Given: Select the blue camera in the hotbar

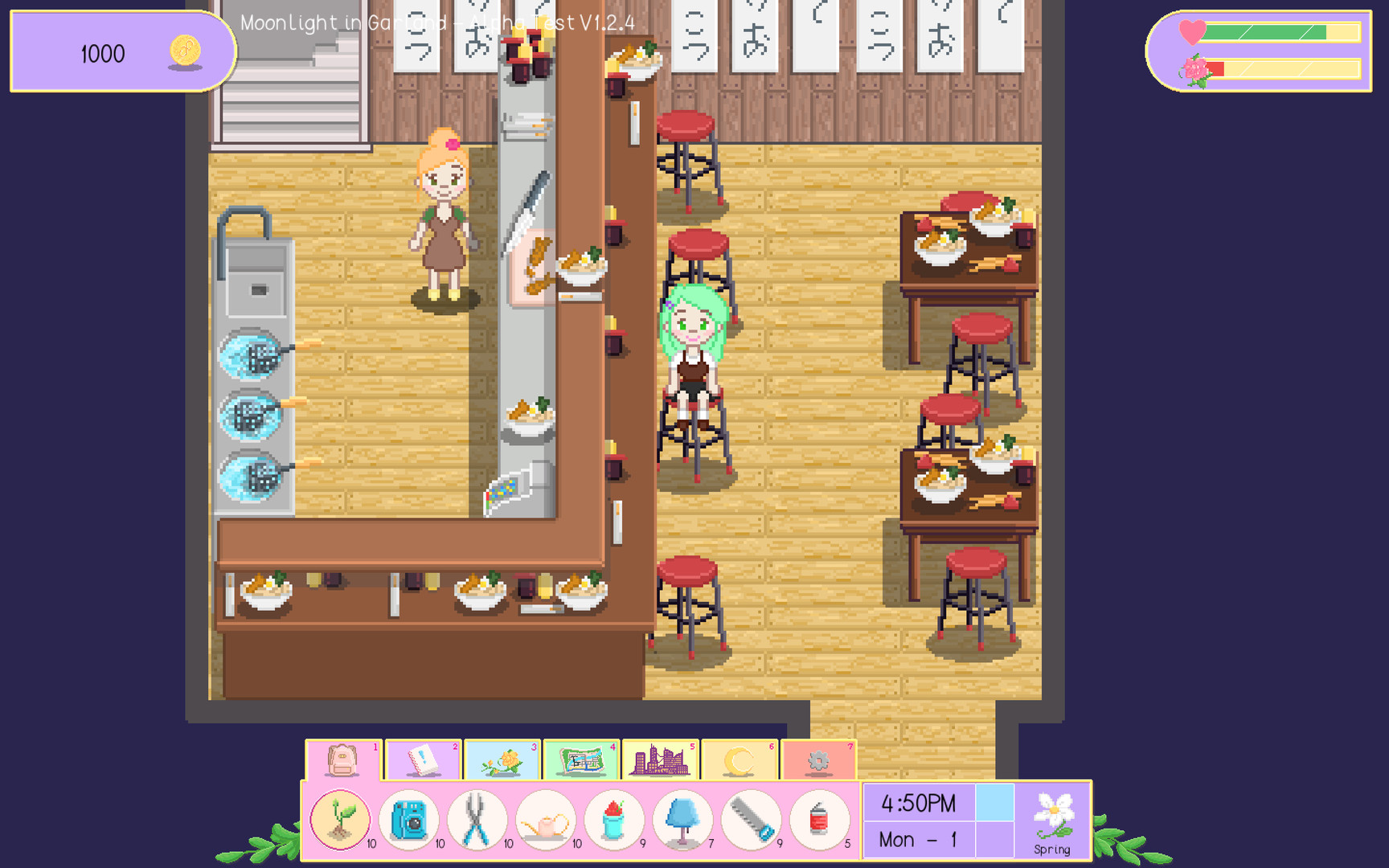Looking at the screenshot, I should click(408, 819).
